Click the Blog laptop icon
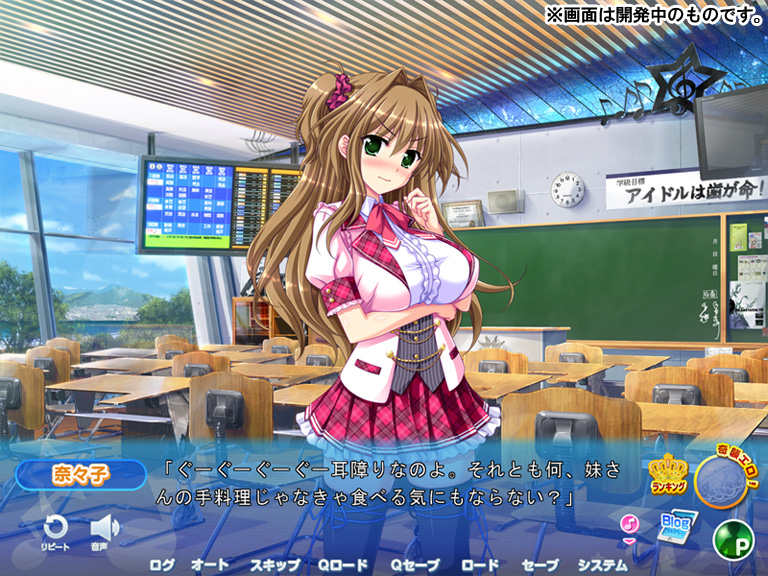 click(677, 526)
